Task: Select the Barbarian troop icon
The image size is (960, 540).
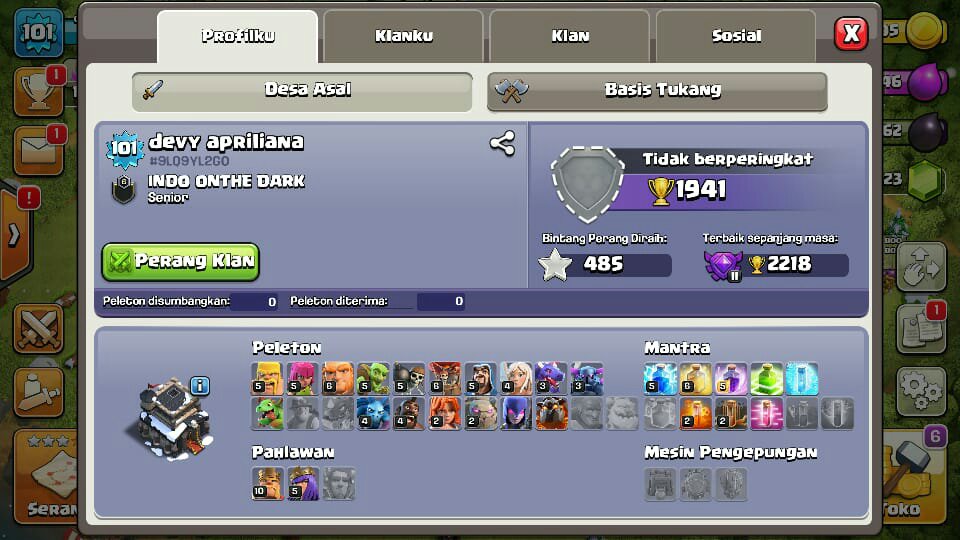Action: pos(267,379)
